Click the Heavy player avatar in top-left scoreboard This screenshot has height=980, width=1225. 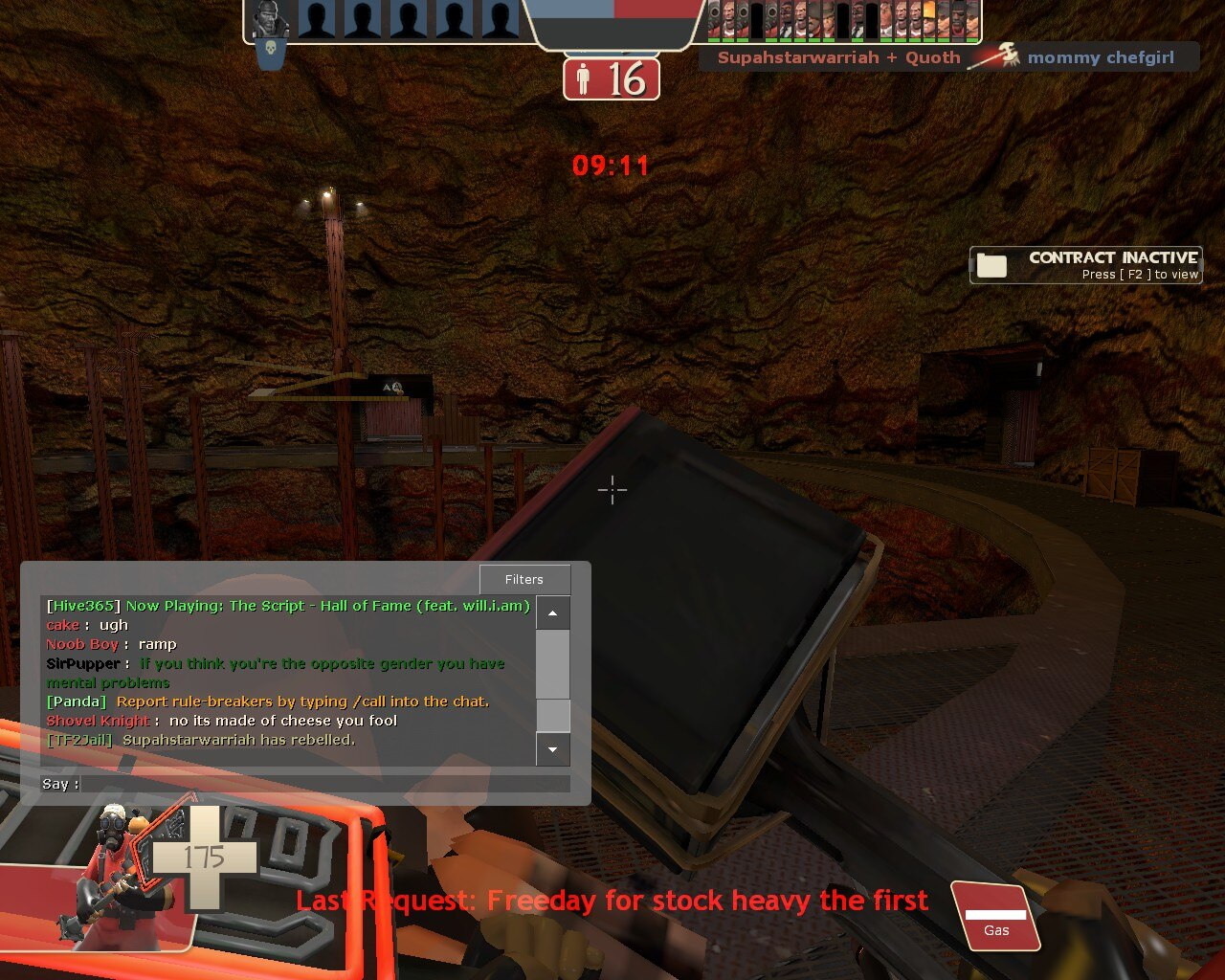point(271,19)
